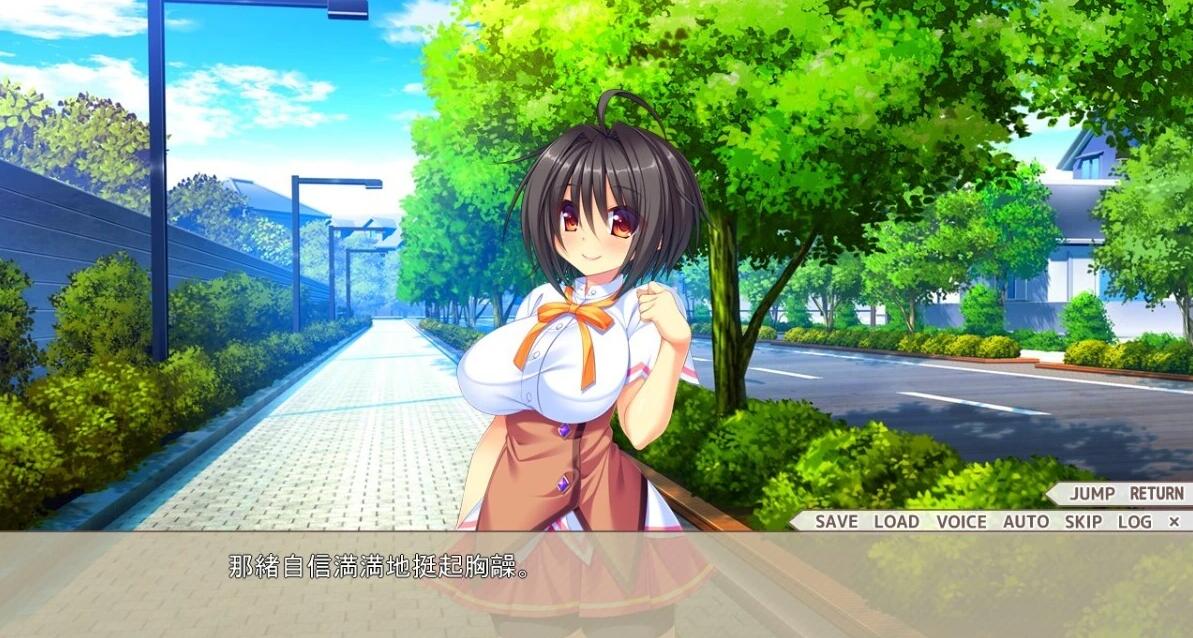Image resolution: width=1193 pixels, height=638 pixels.
Task: Open the LOAD menu
Action: (x=896, y=521)
